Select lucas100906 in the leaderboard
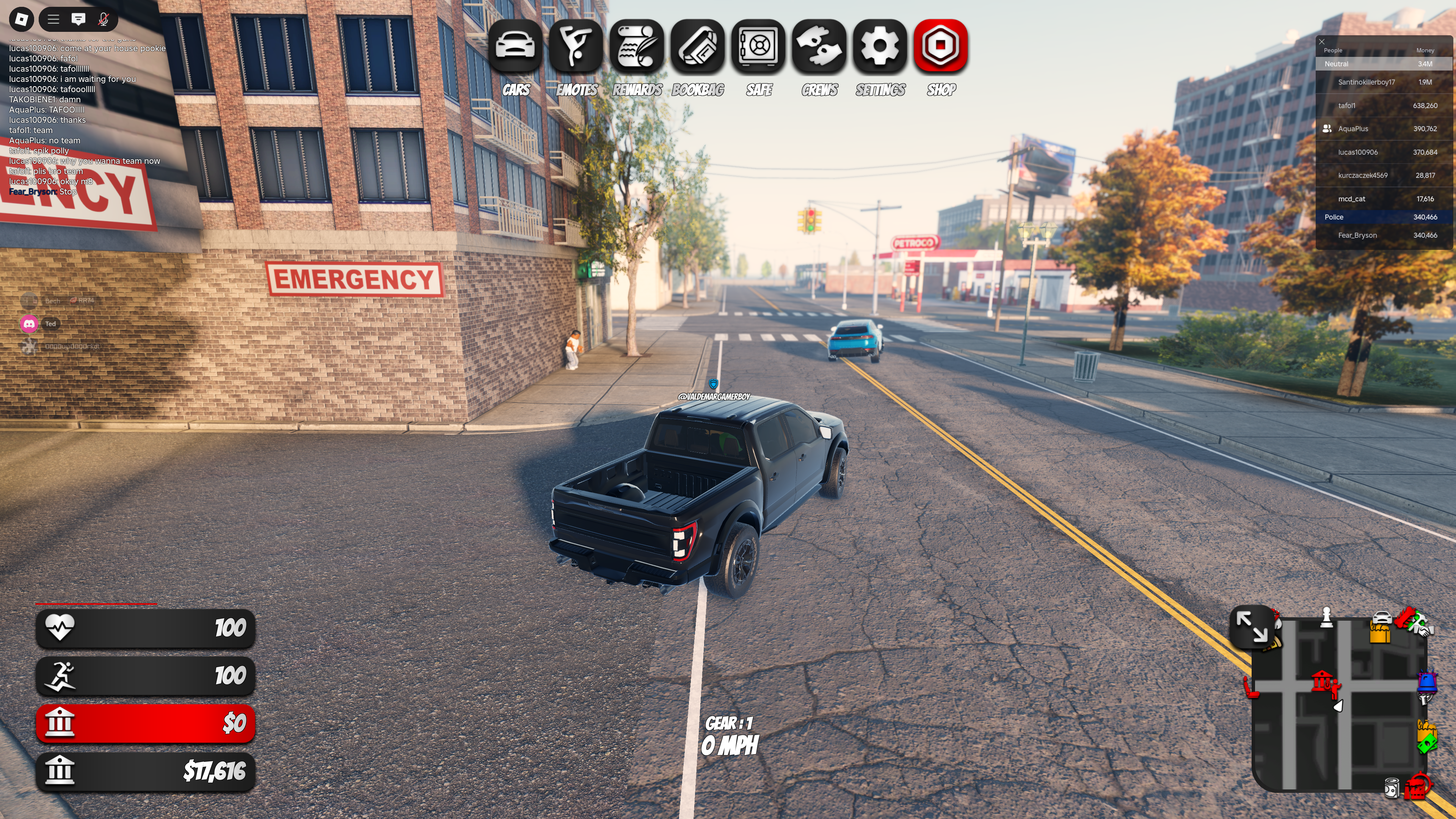Viewport: 1456px width, 819px height. 1358,152
